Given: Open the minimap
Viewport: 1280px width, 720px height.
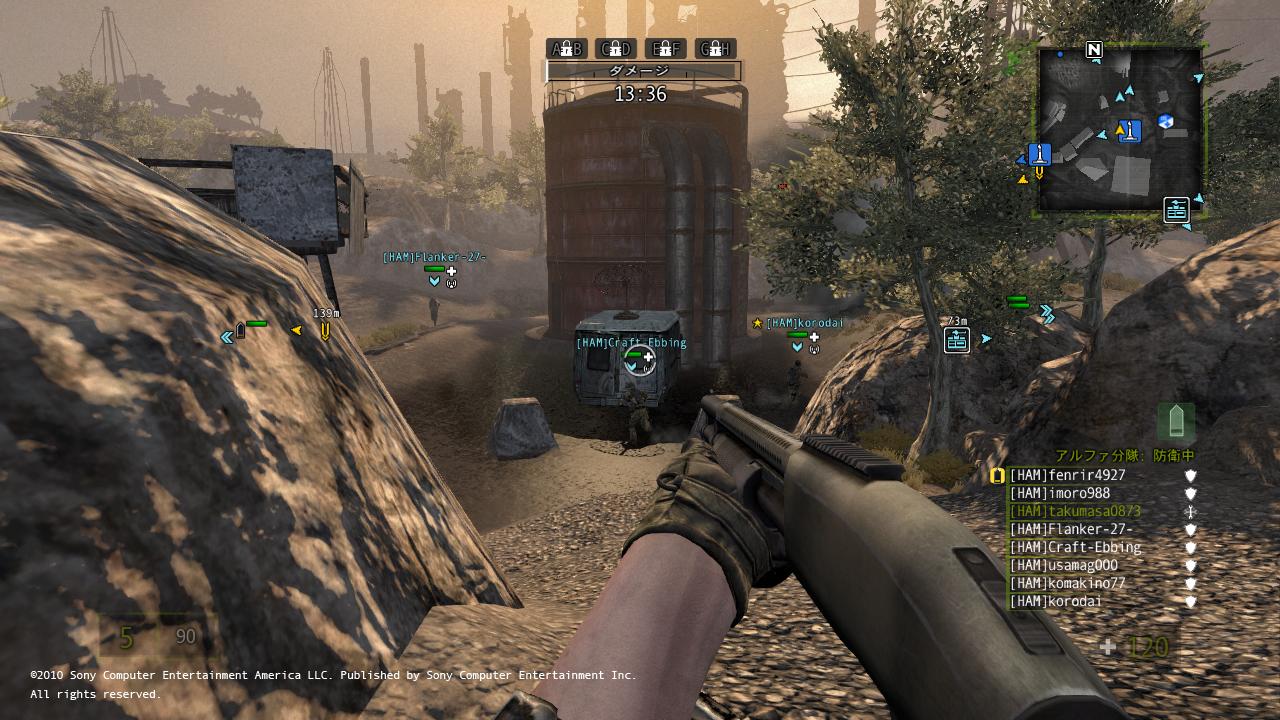Looking at the screenshot, I should [1120, 128].
